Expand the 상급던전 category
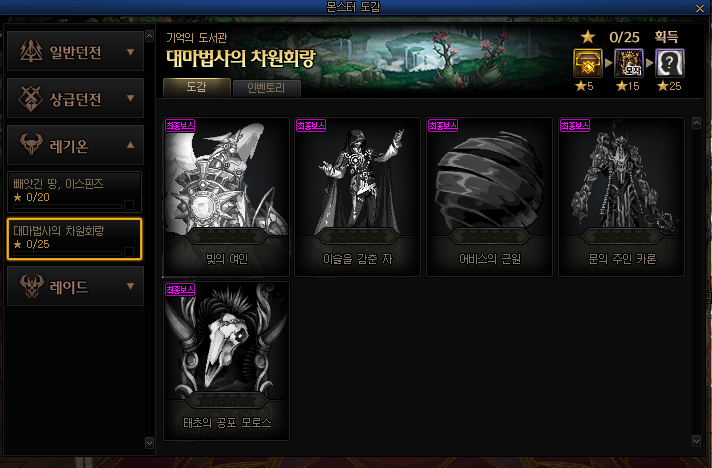 [75, 98]
